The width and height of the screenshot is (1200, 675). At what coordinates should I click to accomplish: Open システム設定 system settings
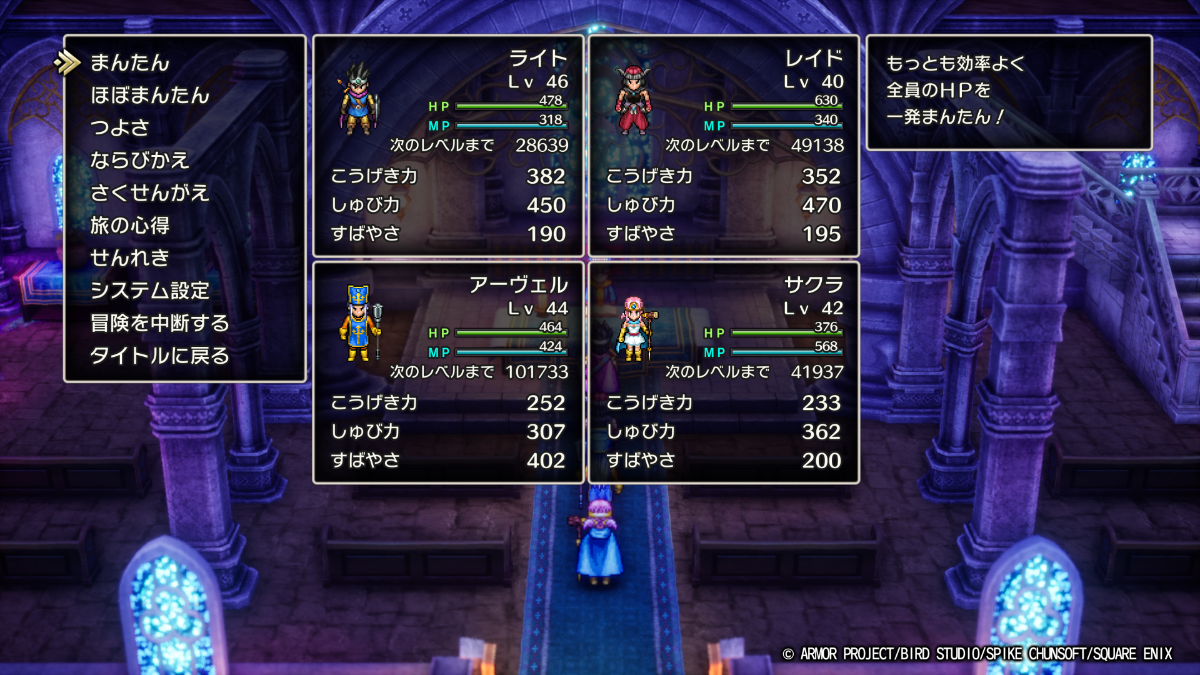point(150,291)
